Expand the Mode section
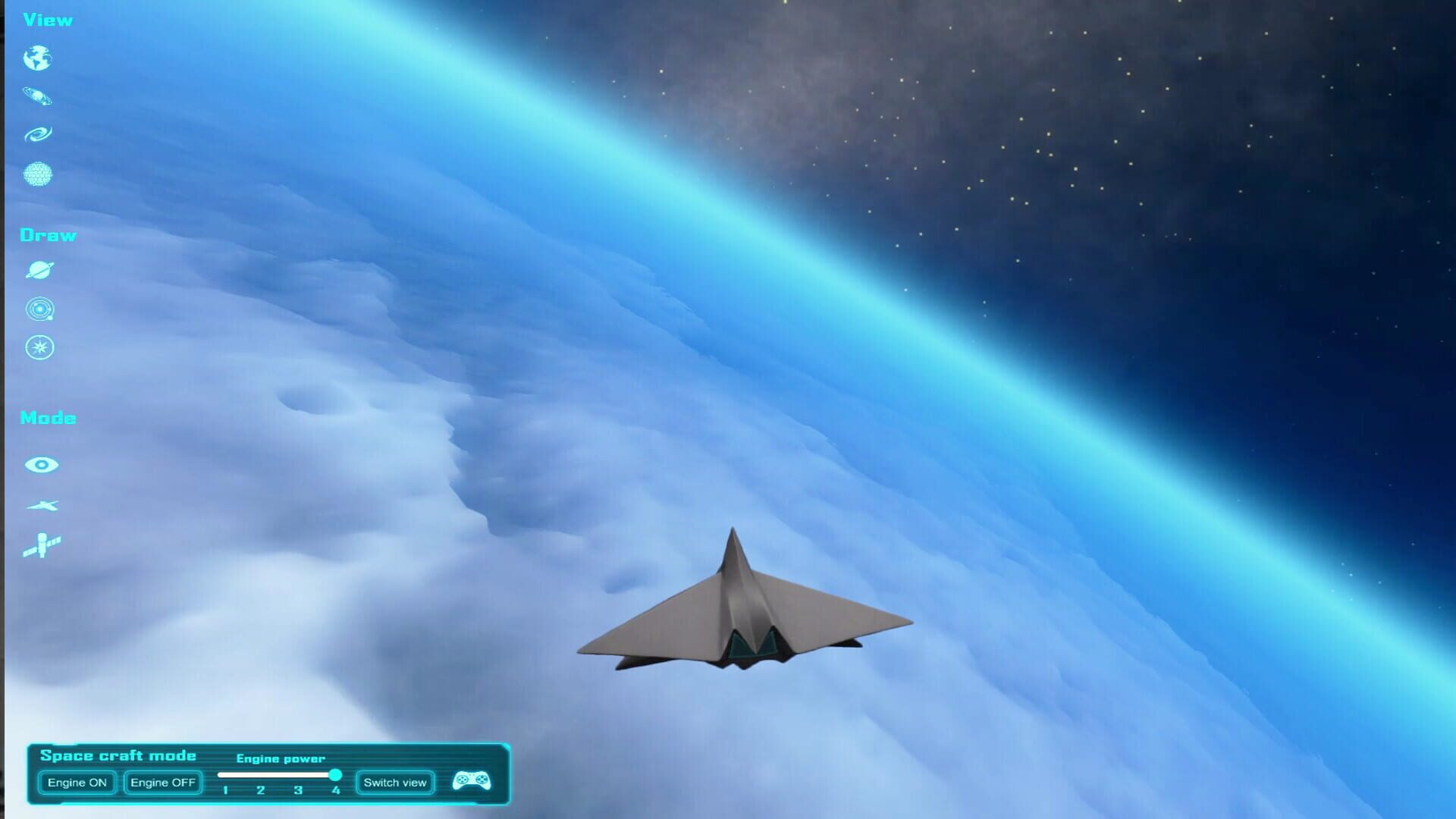The image size is (1456, 819). [48, 417]
